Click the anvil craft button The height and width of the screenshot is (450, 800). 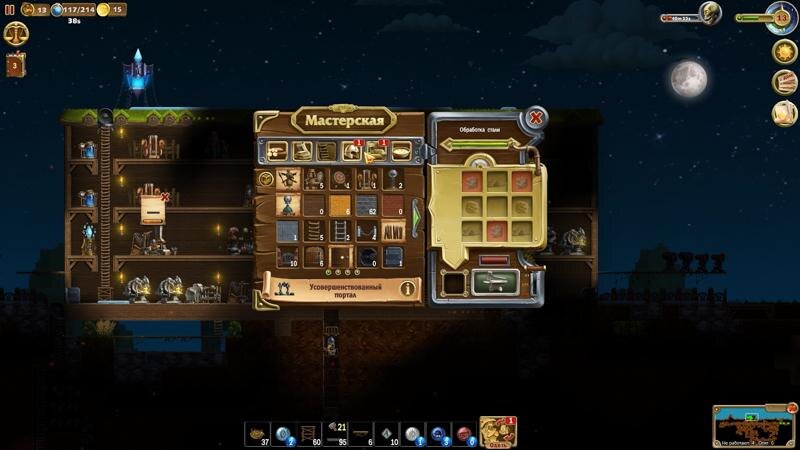496,283
